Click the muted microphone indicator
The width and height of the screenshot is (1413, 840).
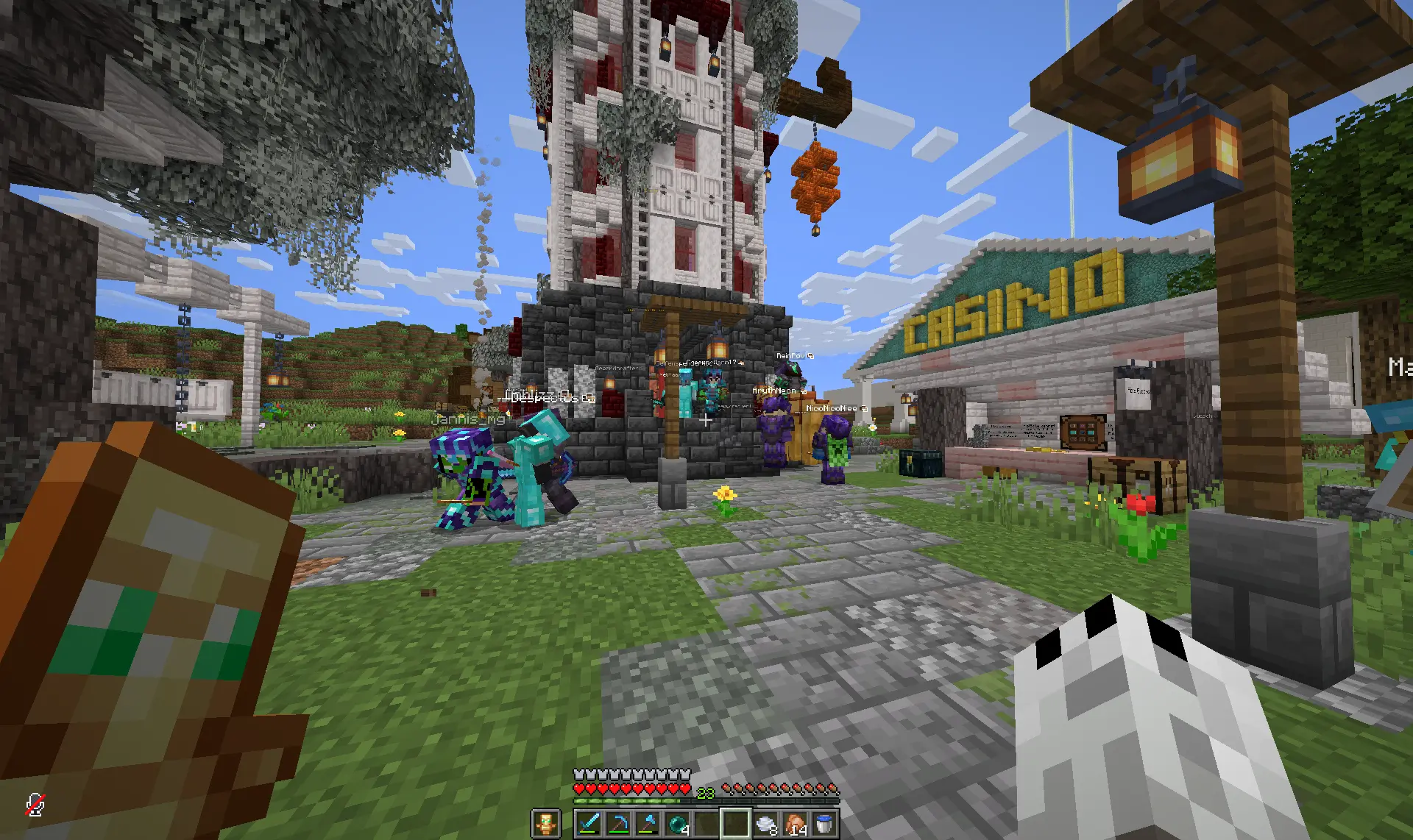tap(35, 806)
